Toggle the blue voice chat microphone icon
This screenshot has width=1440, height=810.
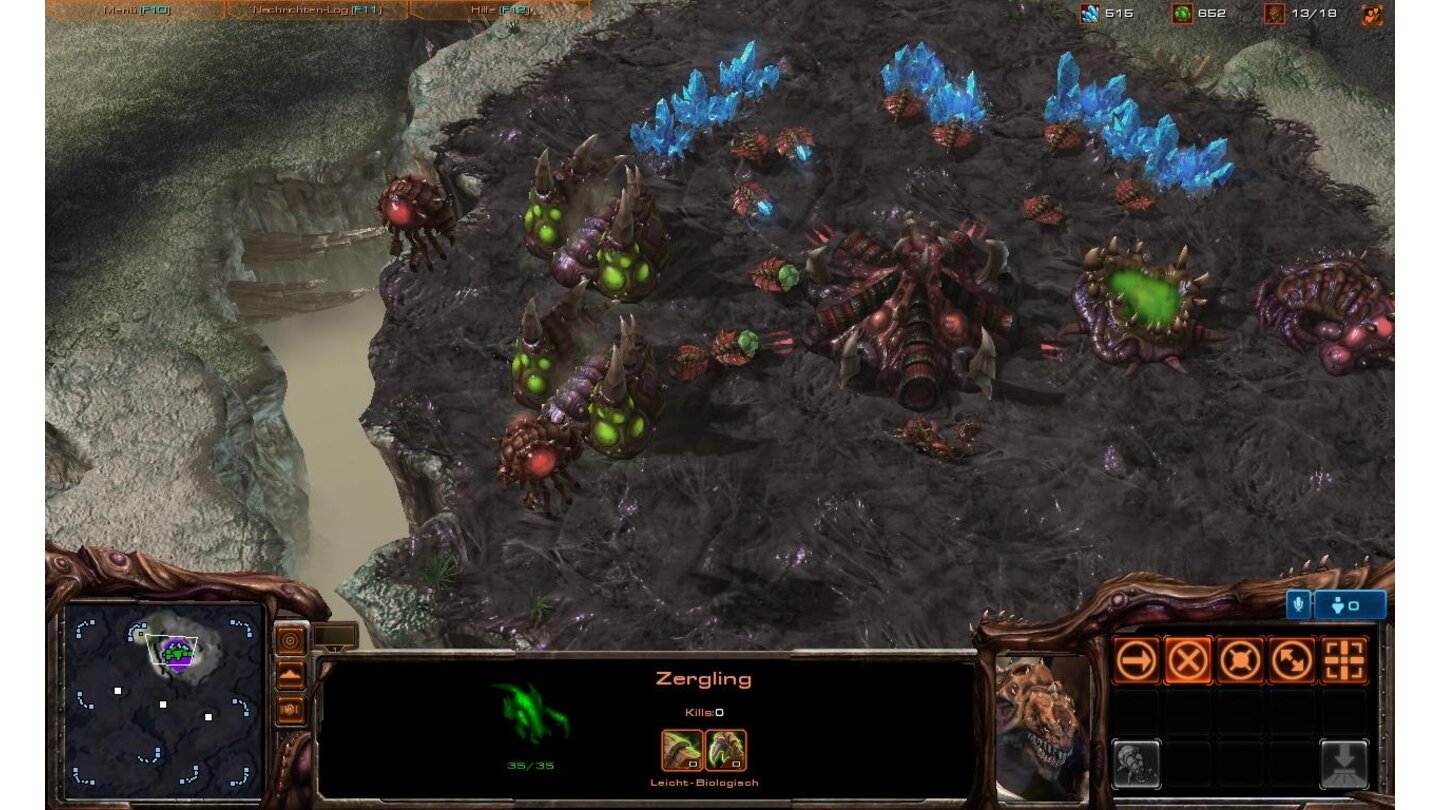pos(1296,604)
